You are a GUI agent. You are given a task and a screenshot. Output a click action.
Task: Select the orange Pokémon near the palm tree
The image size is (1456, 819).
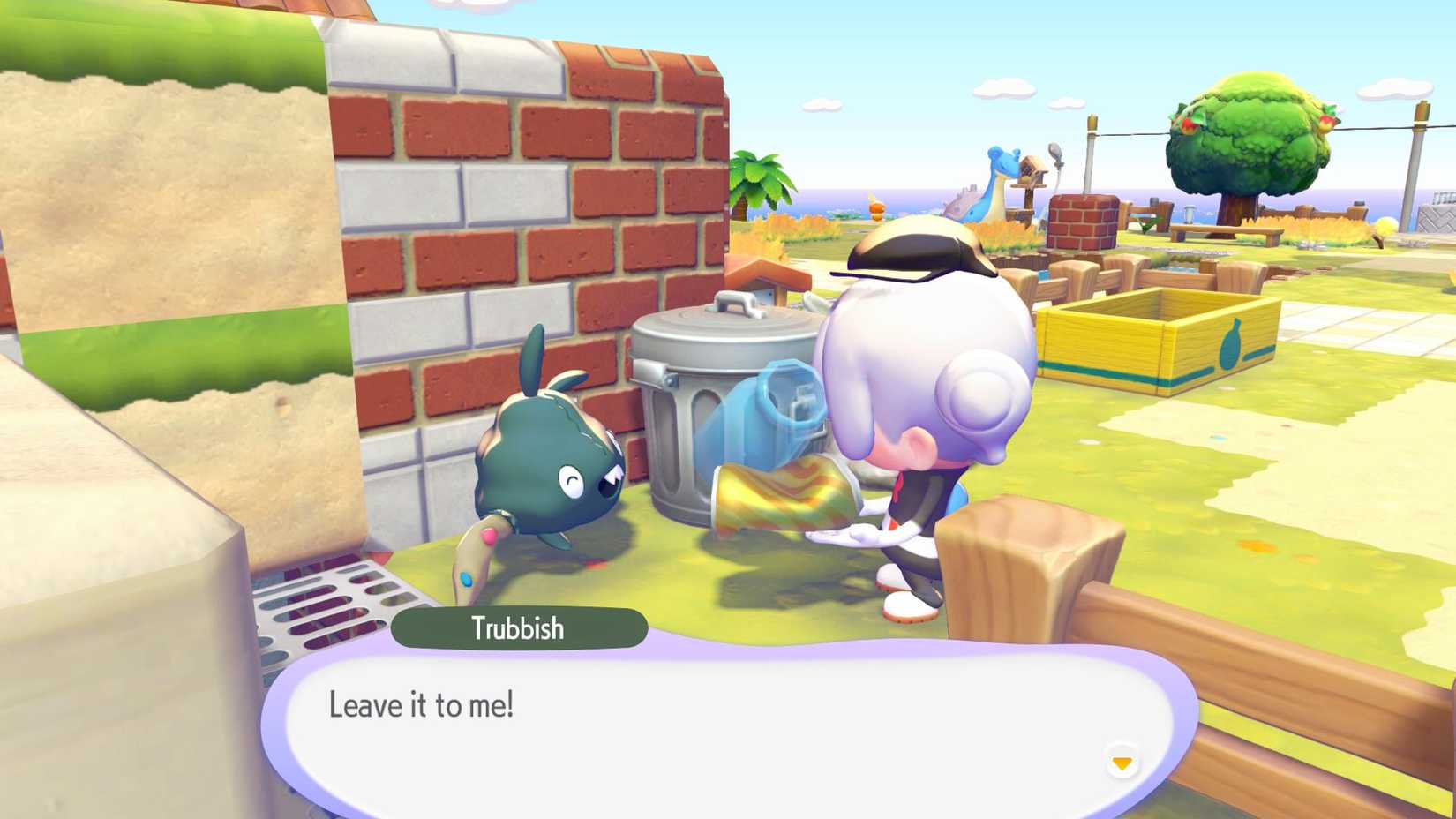click(x=875, y=210)
